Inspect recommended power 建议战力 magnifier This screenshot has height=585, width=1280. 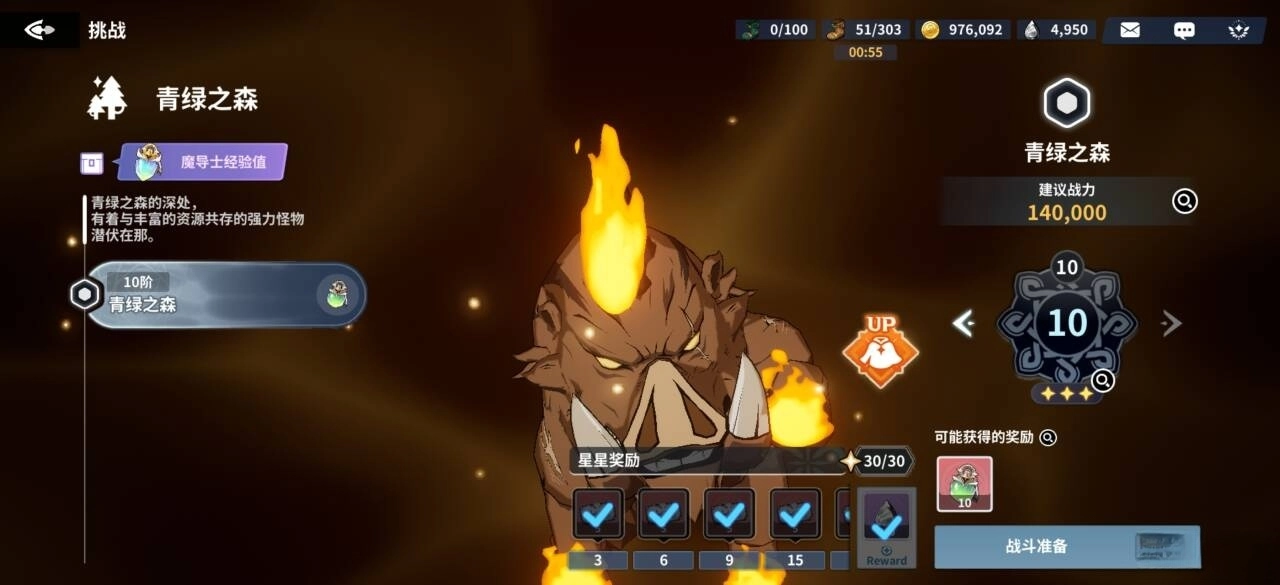pyautogui.click(x=1184, y=201)
